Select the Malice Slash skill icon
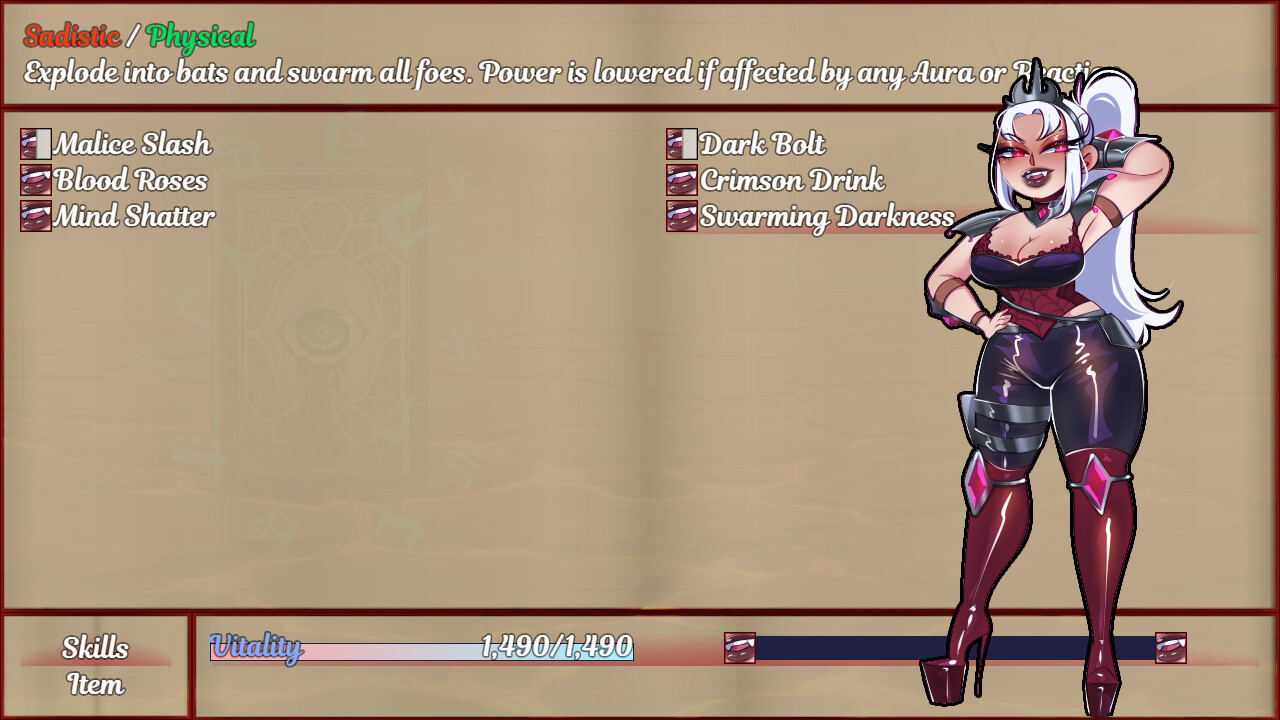This screenshot has width=1280, height=720. [36, 145]
